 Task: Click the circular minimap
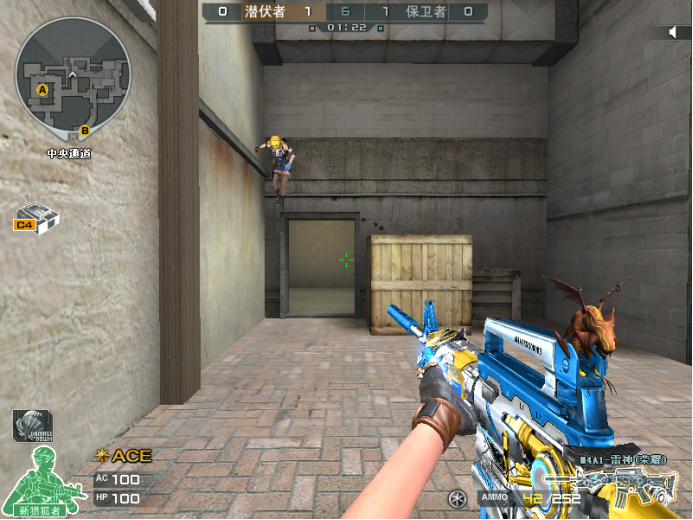[x=72, y=78]
